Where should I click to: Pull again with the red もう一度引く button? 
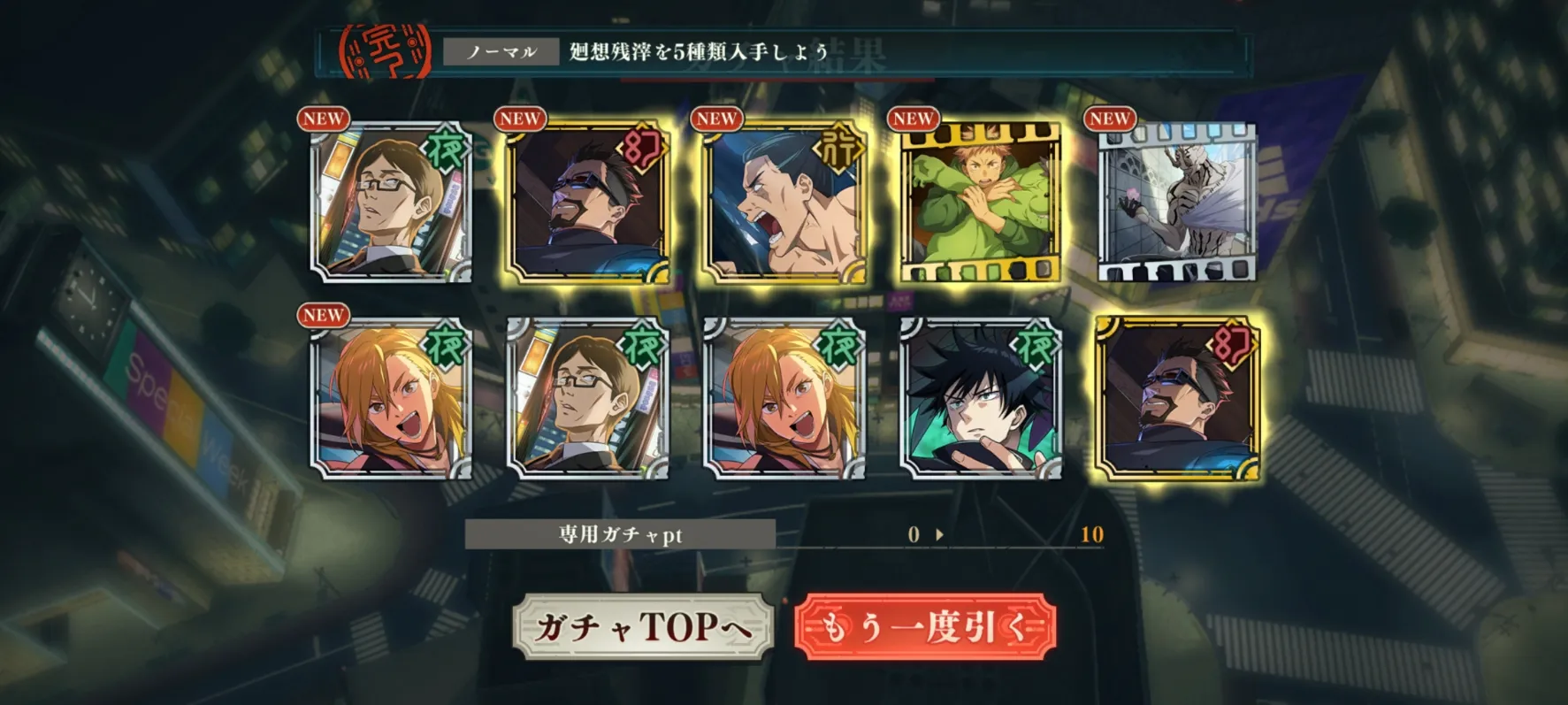click(925, 627)
